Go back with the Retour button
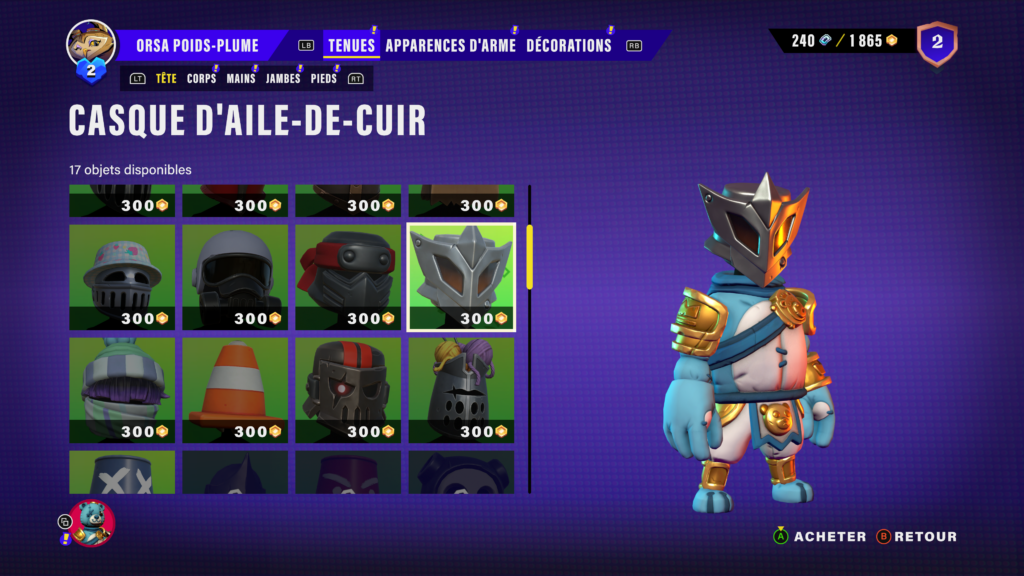The width and height of the screenshot is (1024, 576). pos(916,537)
